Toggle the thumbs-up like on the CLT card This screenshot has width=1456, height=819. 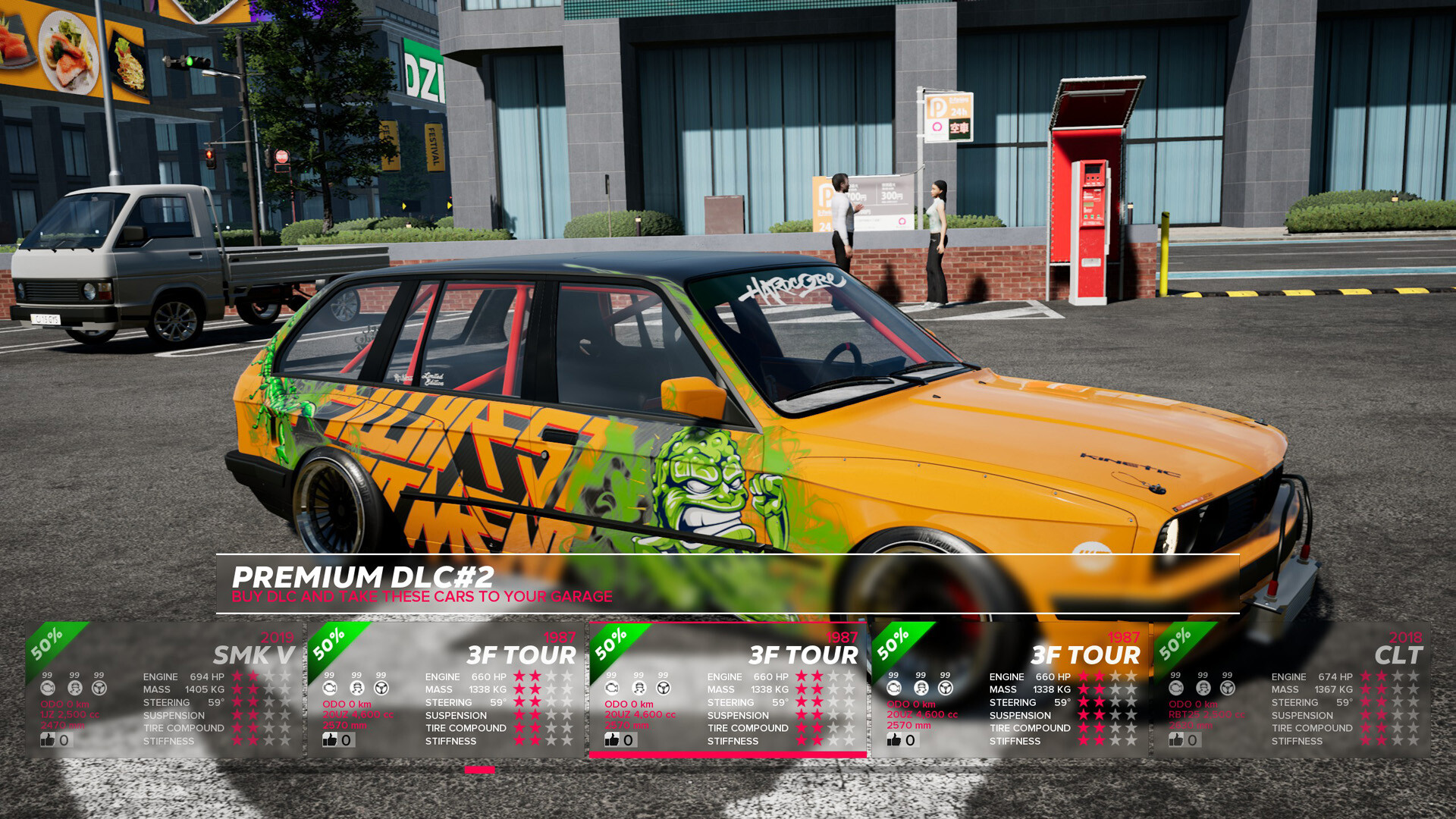coord(1176,739)
